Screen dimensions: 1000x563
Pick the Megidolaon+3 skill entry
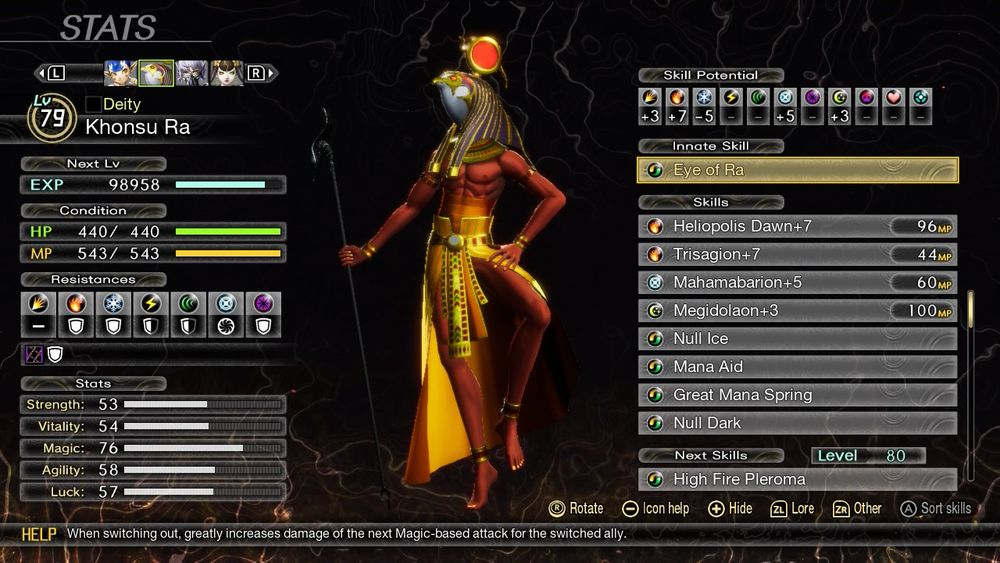797,310
